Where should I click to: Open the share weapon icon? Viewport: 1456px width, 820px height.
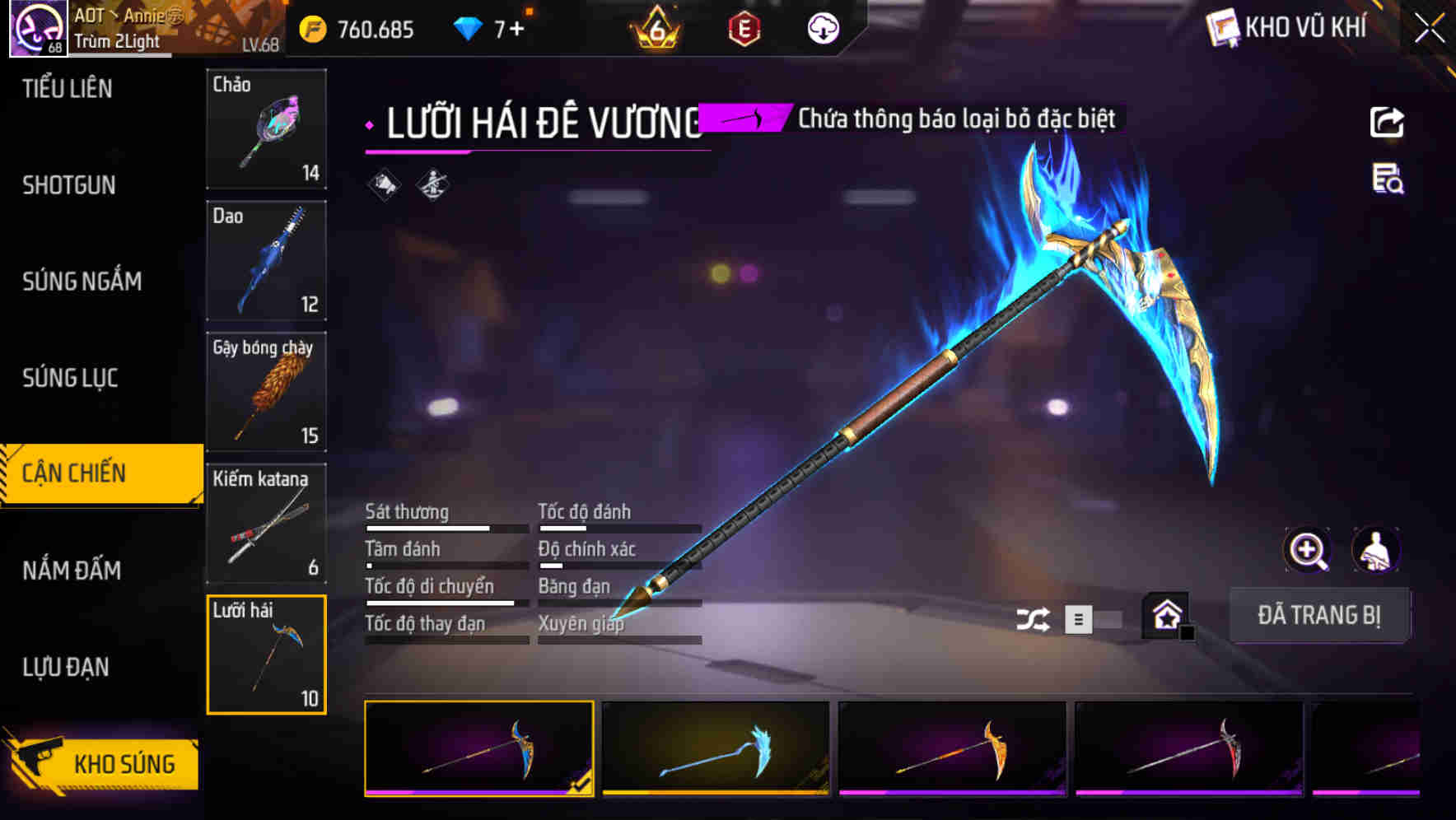coord(1388,122)
